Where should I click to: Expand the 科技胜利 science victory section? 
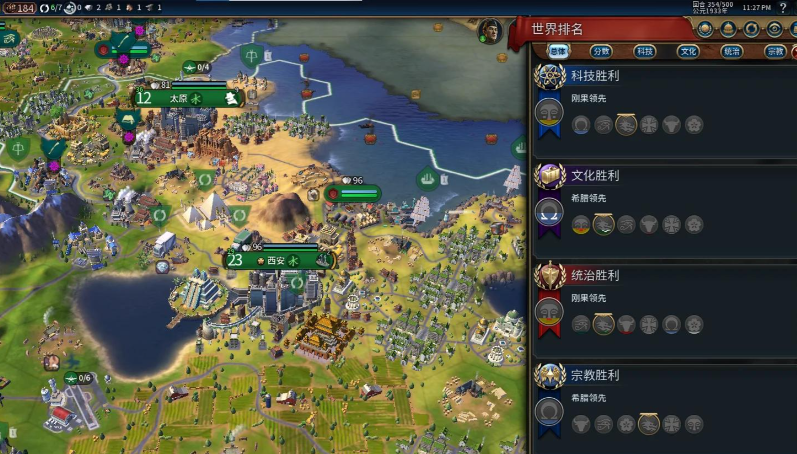coord(595,76)
